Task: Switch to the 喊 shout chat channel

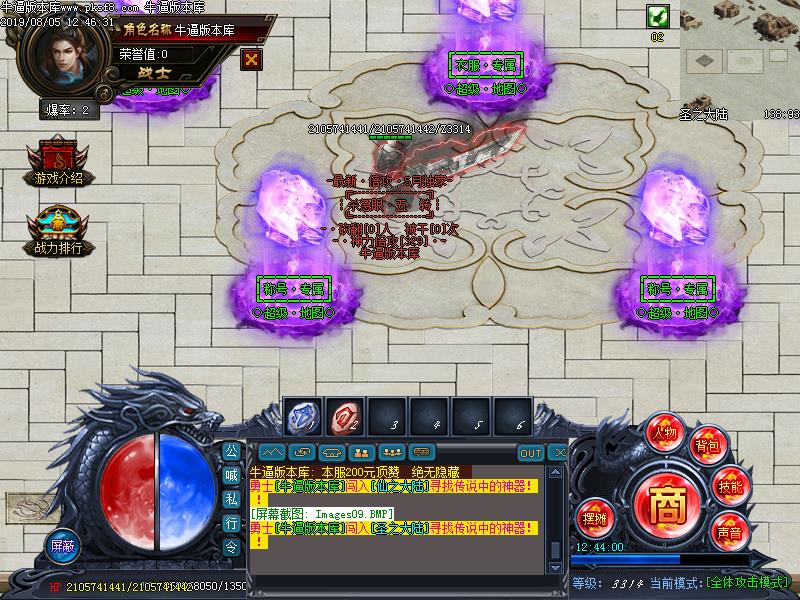Action: 231,475
